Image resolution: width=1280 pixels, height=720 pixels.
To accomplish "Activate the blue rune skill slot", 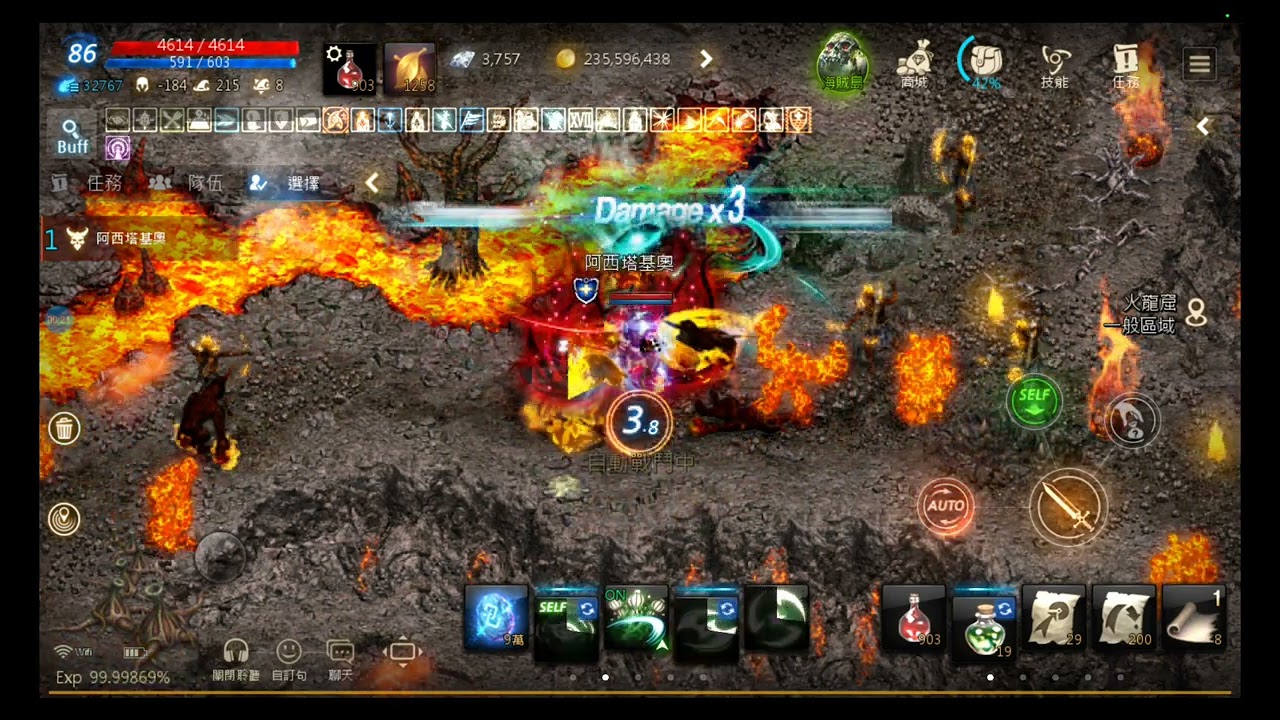I will coord(496,619).
